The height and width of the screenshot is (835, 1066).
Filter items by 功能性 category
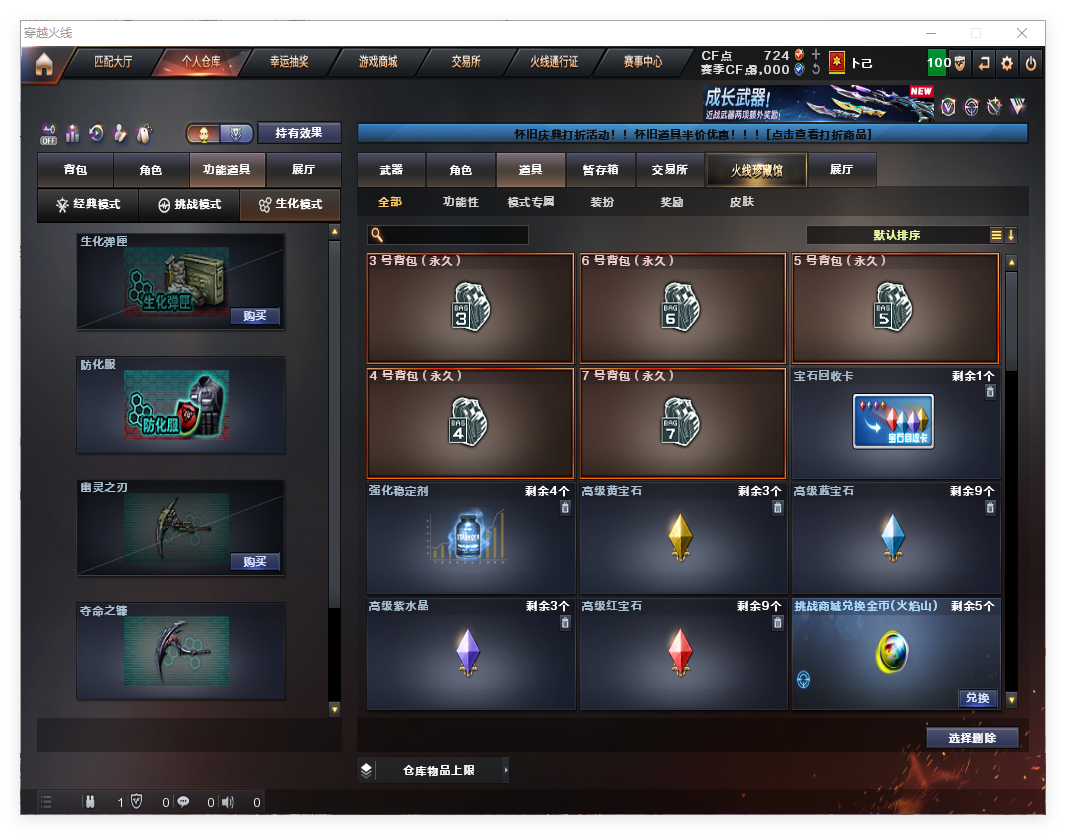click(x=461, y=202)
